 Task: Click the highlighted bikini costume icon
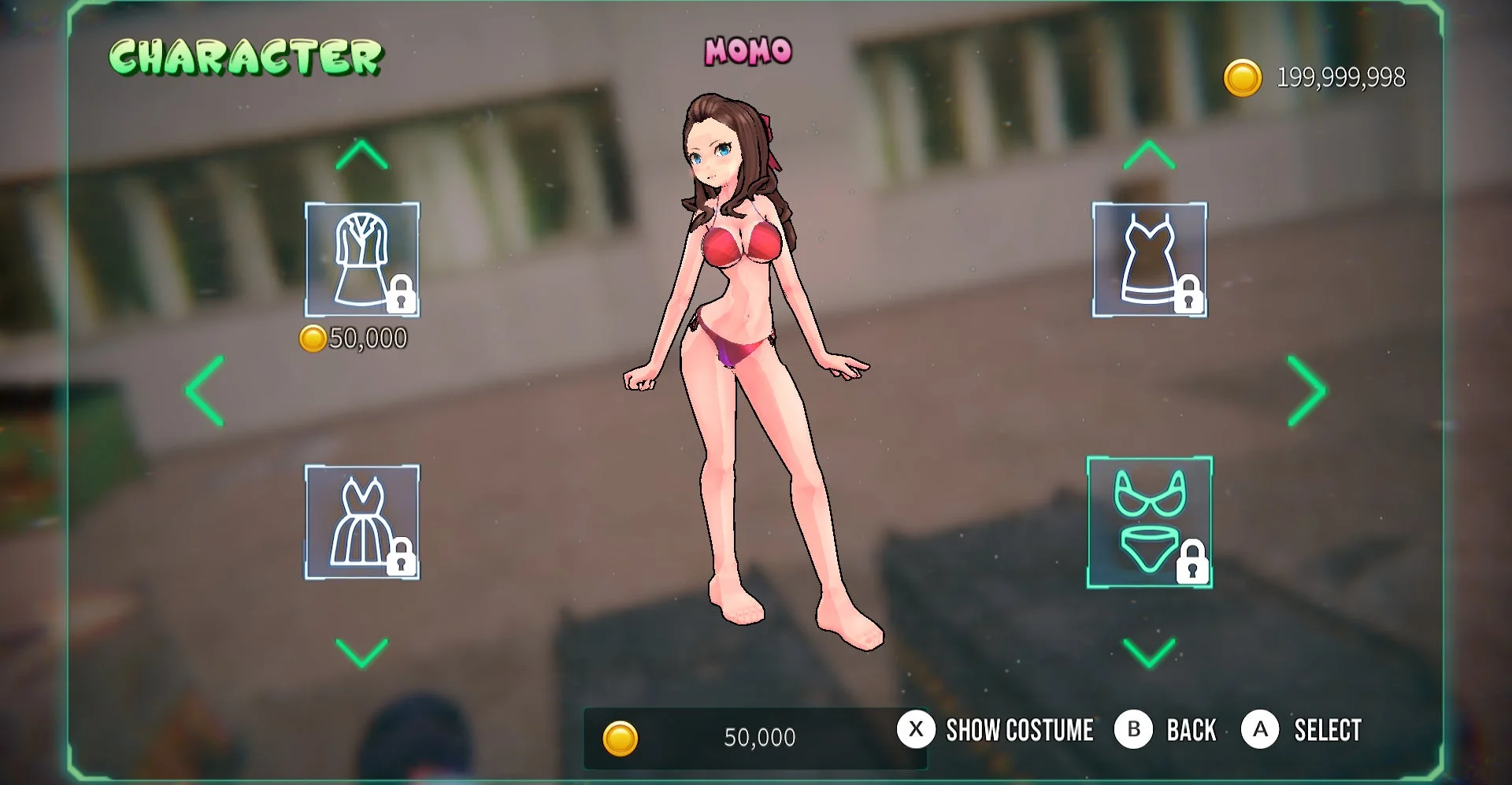[x=1148, y=520]
